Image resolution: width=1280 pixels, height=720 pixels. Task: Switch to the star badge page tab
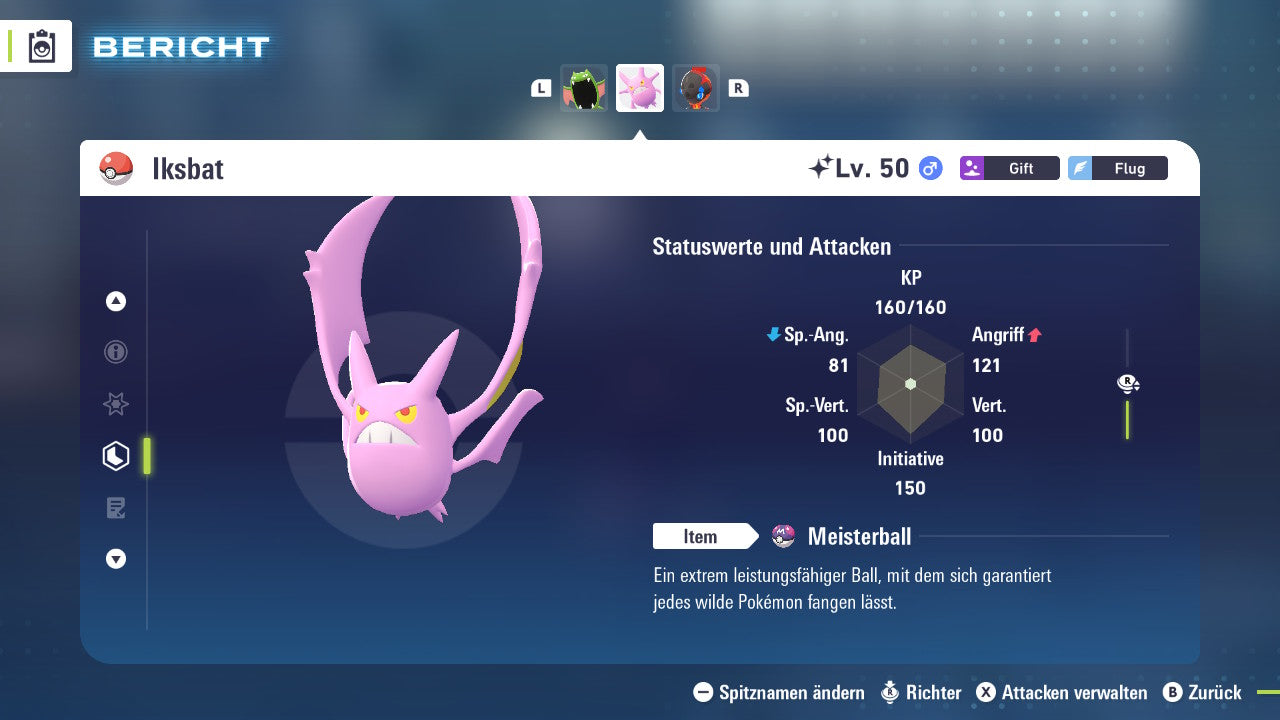pyautogui.click(x=116, y=404)
